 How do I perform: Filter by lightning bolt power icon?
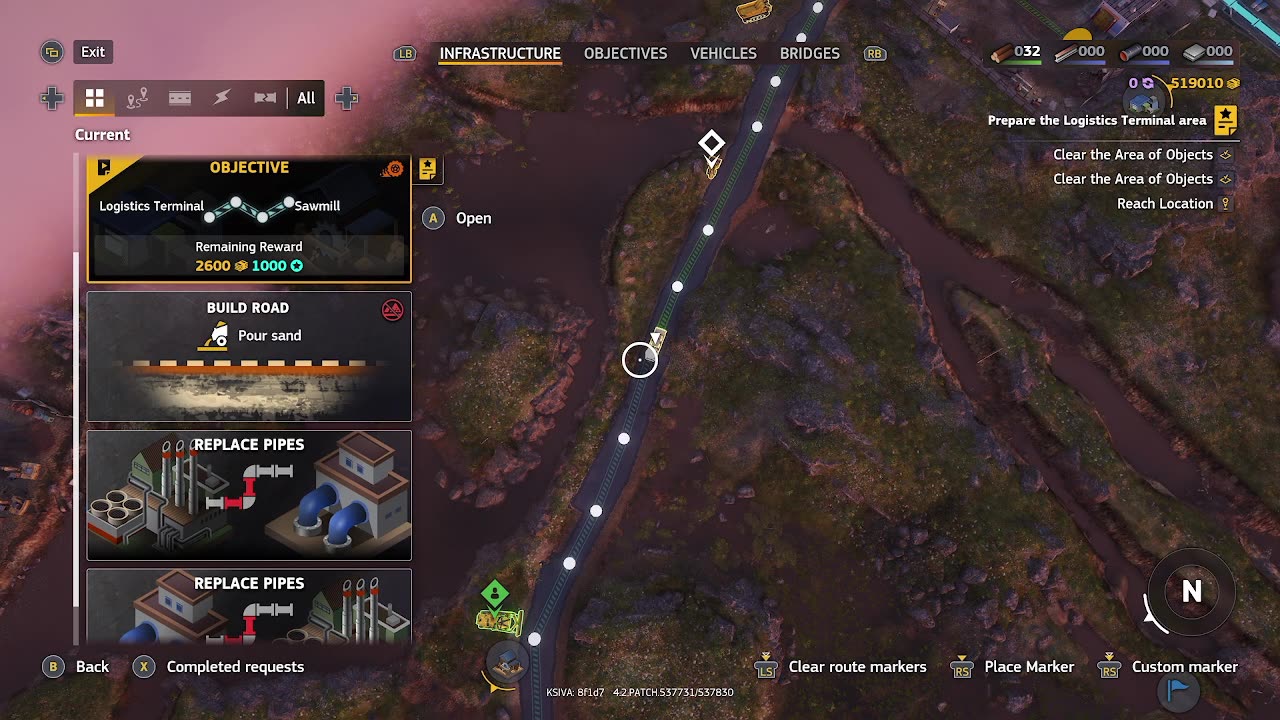(x=222, y=98)
